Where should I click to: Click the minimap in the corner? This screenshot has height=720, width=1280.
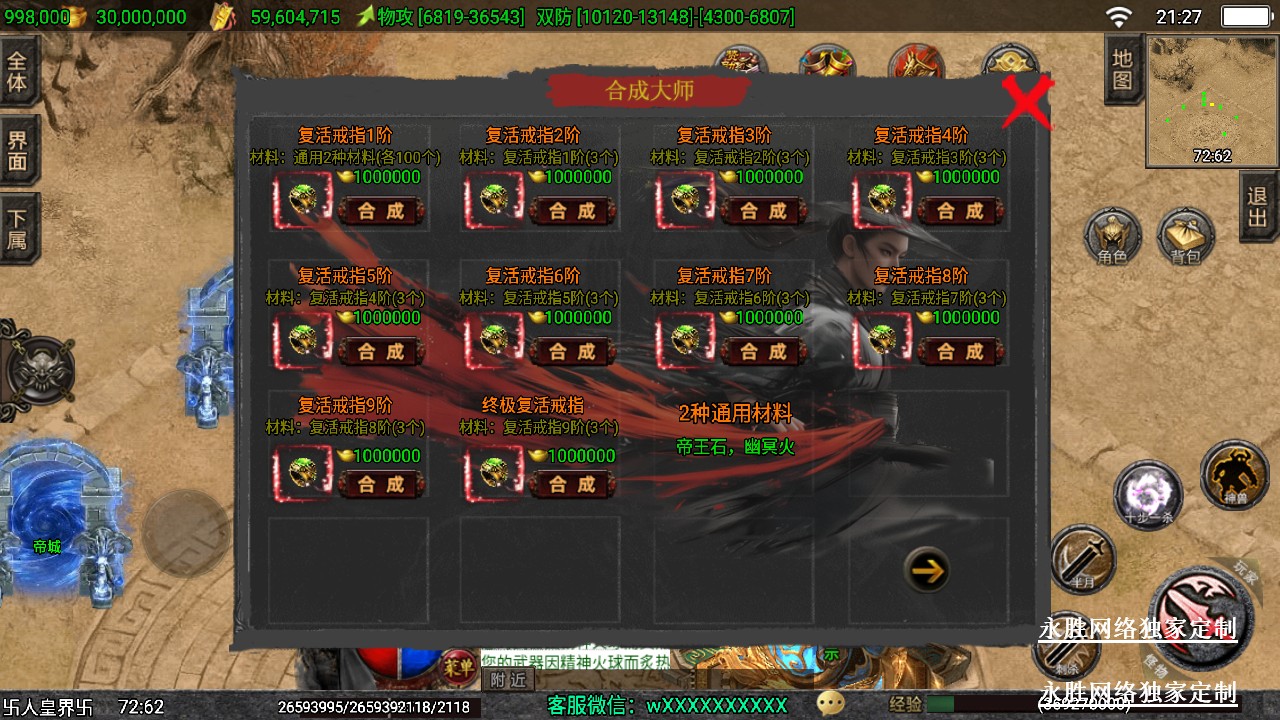(x=1212, y=100)
